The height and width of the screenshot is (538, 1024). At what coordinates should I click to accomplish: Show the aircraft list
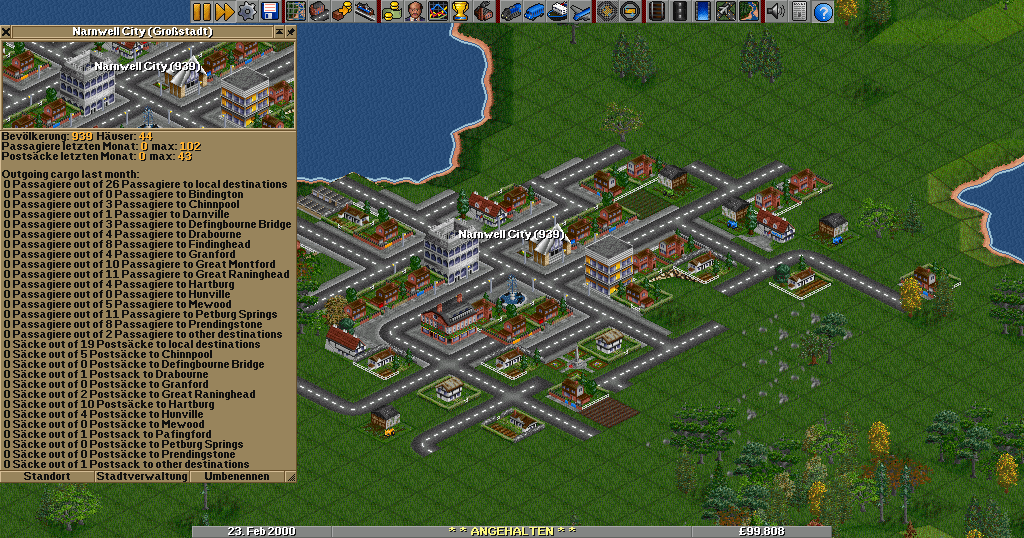coord(581,12)
